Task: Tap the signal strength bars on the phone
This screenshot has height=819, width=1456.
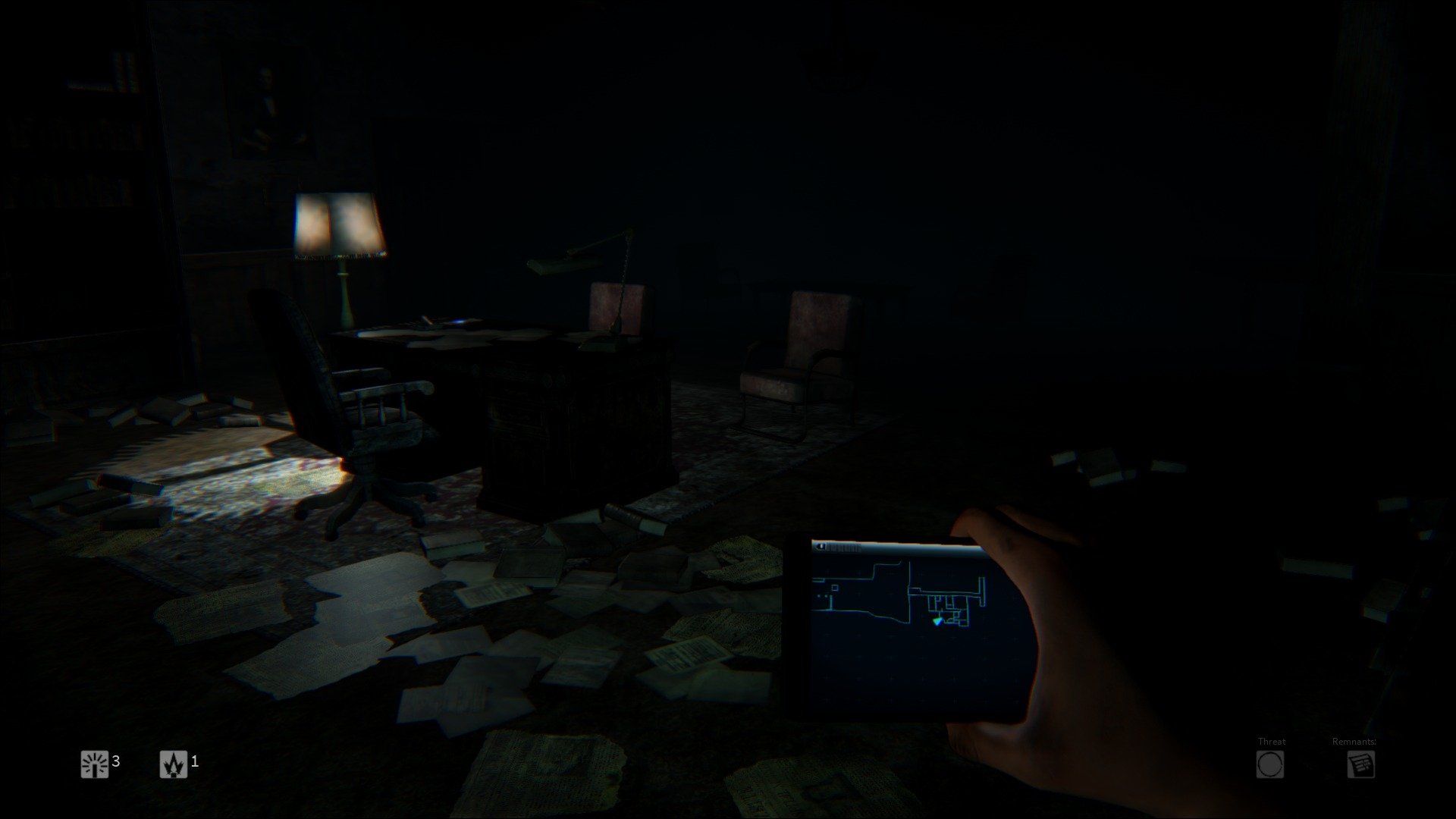Action: (x=843, y=548)
